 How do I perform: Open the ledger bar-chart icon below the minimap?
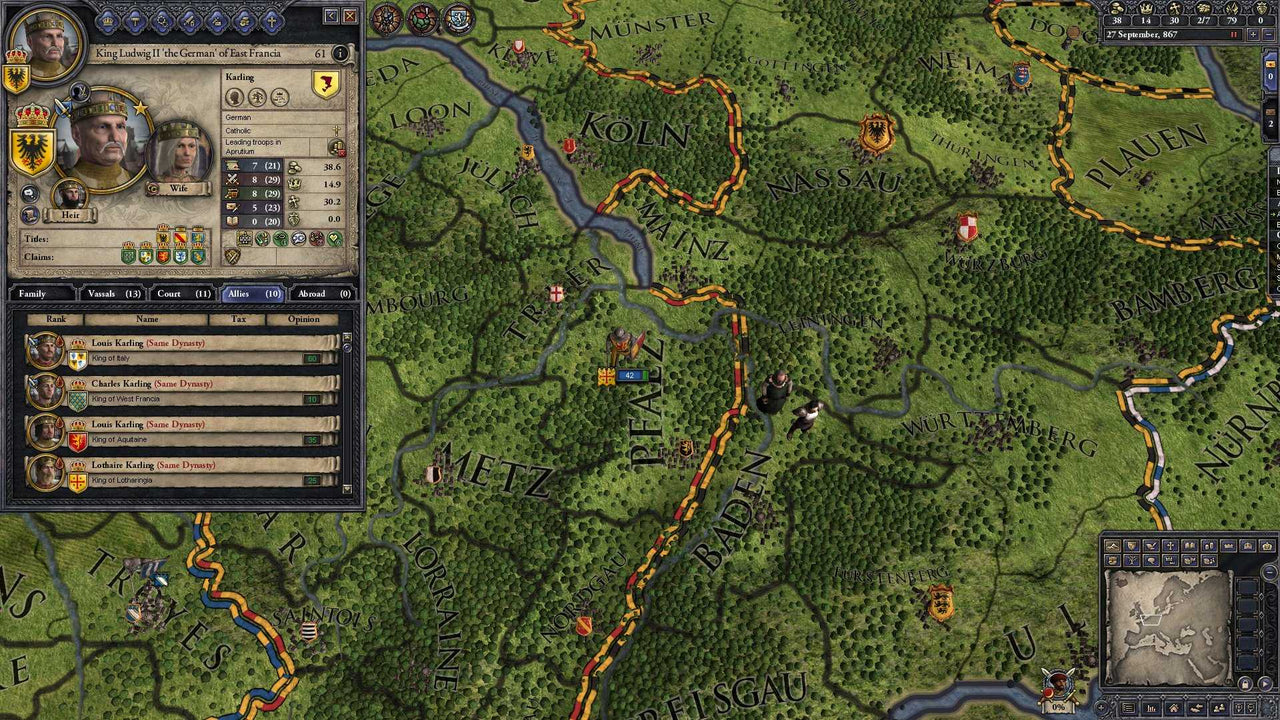pos(1151,706)
